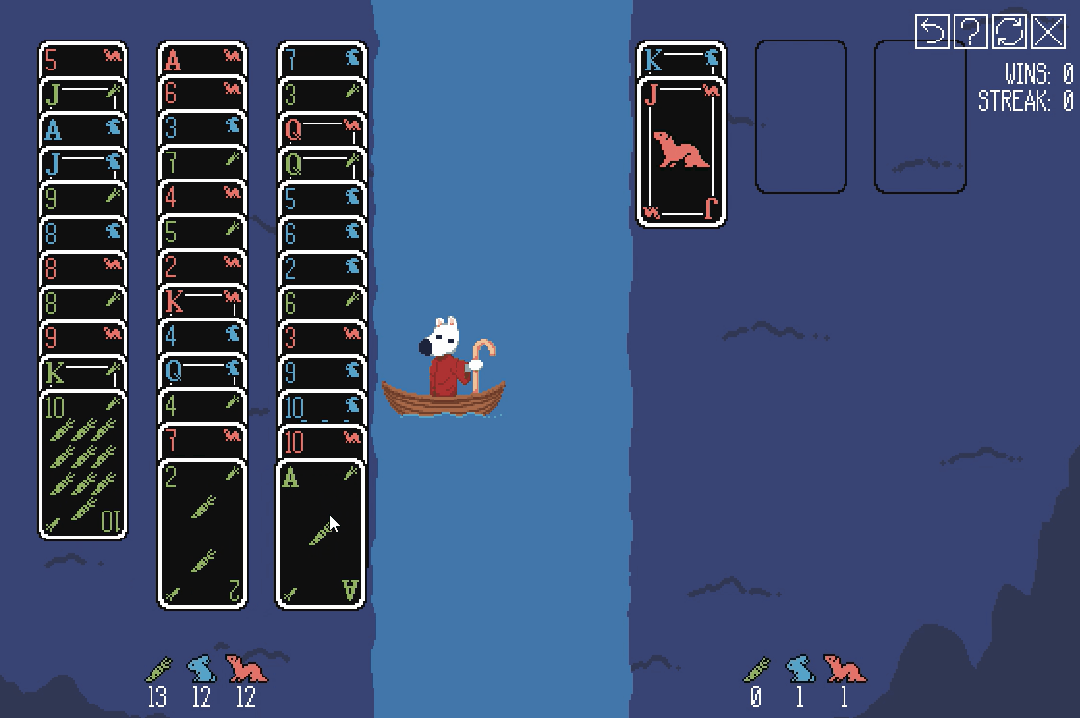This screenshot has width=1080, height=718.
Task: Choose the green 10 of carrots card
Action: [83, 464]
